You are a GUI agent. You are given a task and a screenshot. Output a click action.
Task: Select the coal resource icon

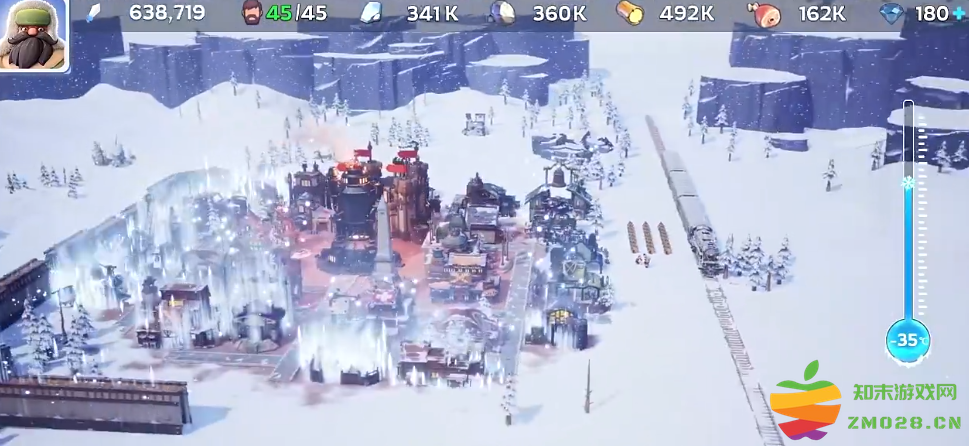[501, 13]
